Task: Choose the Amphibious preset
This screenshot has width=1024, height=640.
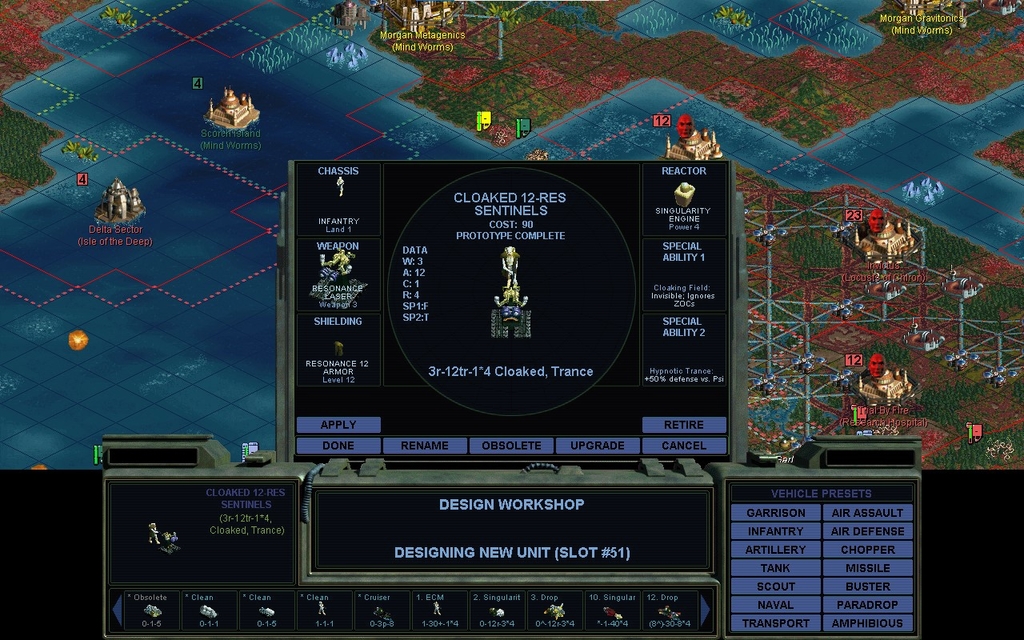Action: 867,623
